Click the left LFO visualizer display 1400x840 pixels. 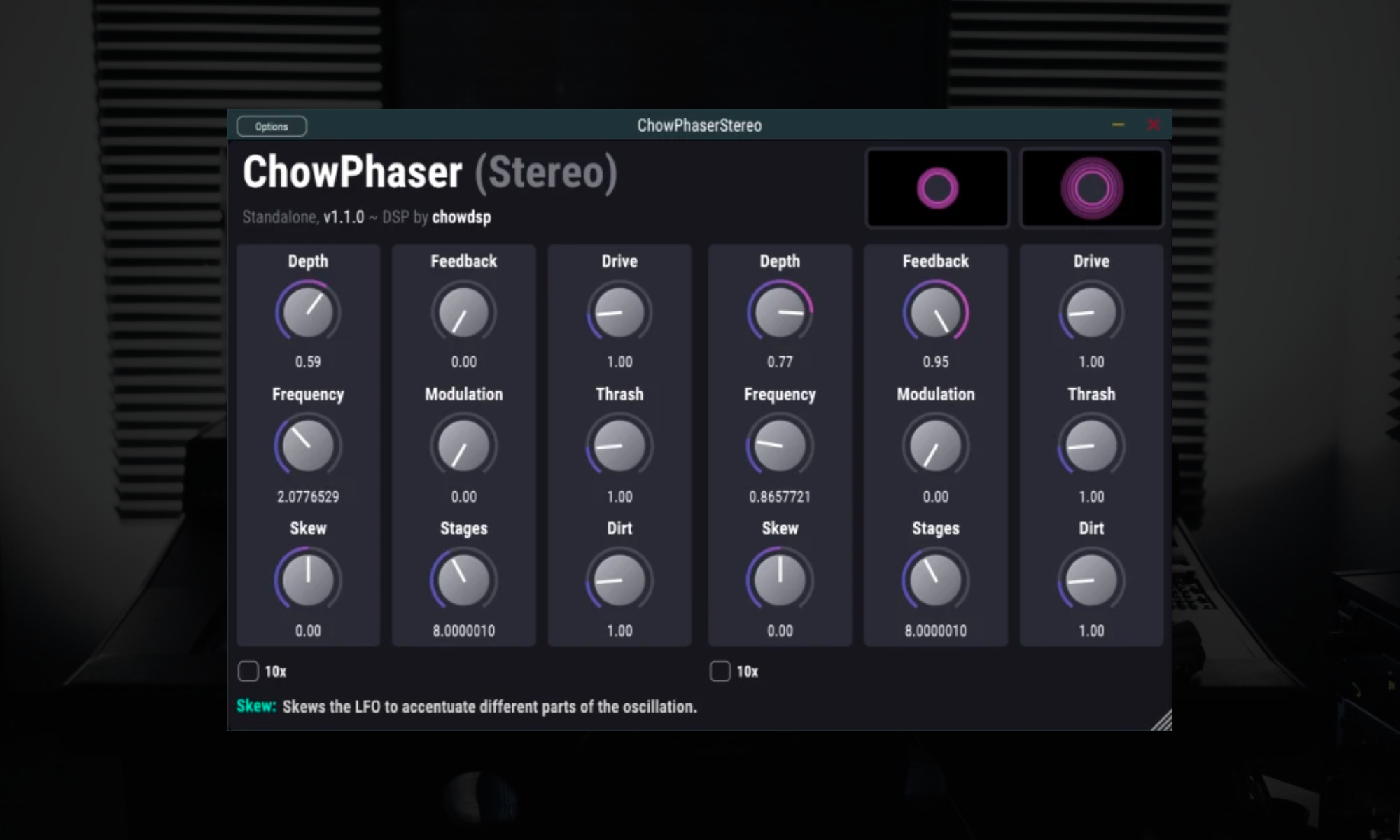point(937,188)
